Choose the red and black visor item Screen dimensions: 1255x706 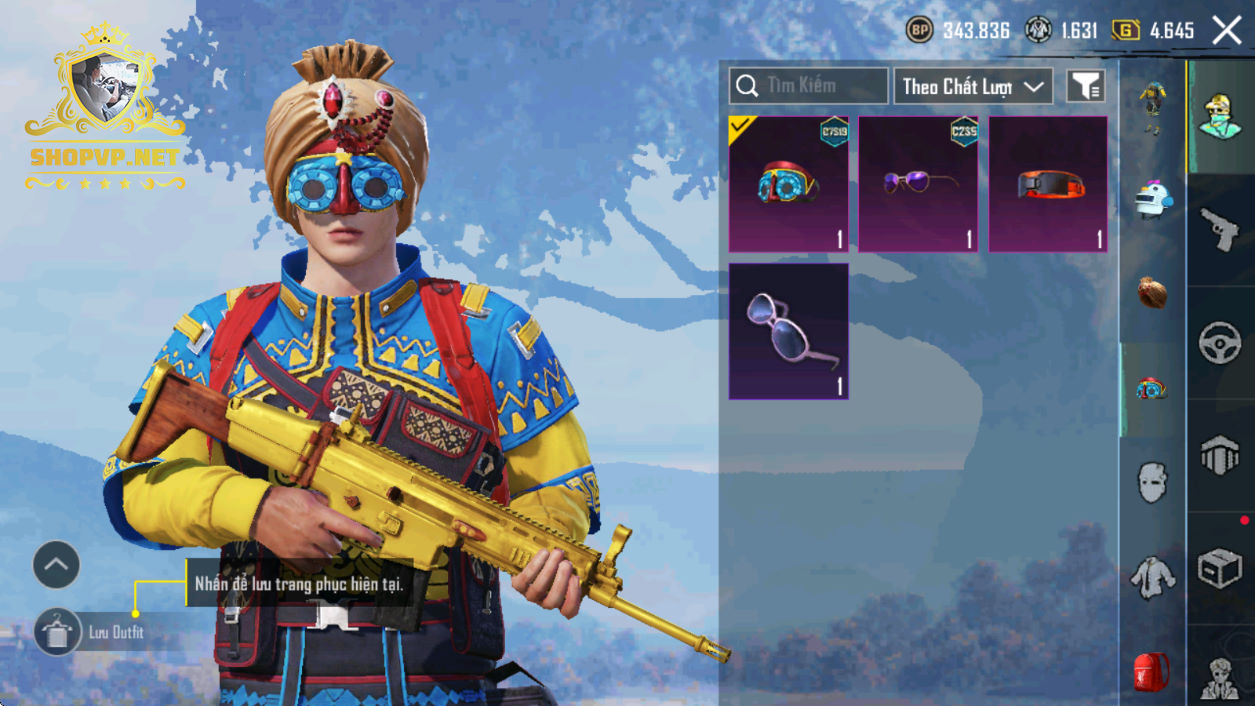1048,184
